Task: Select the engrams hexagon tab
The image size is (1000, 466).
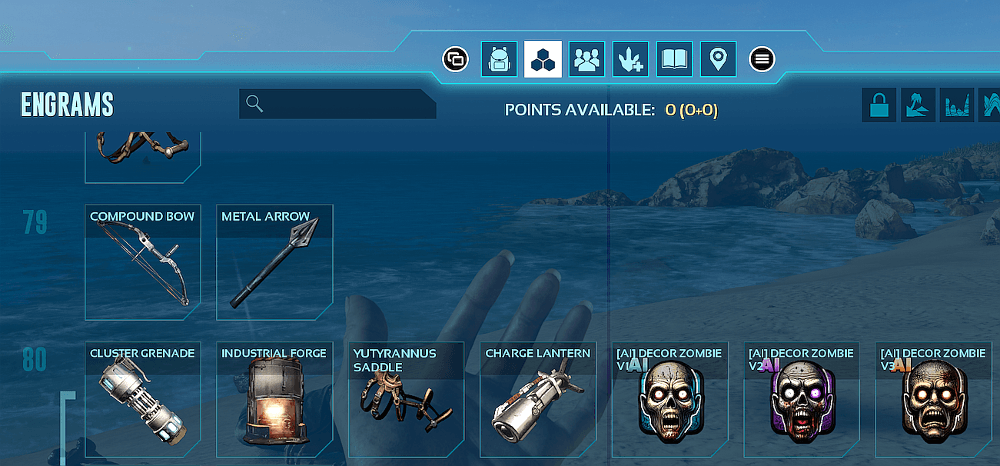Action: point(543,59)
